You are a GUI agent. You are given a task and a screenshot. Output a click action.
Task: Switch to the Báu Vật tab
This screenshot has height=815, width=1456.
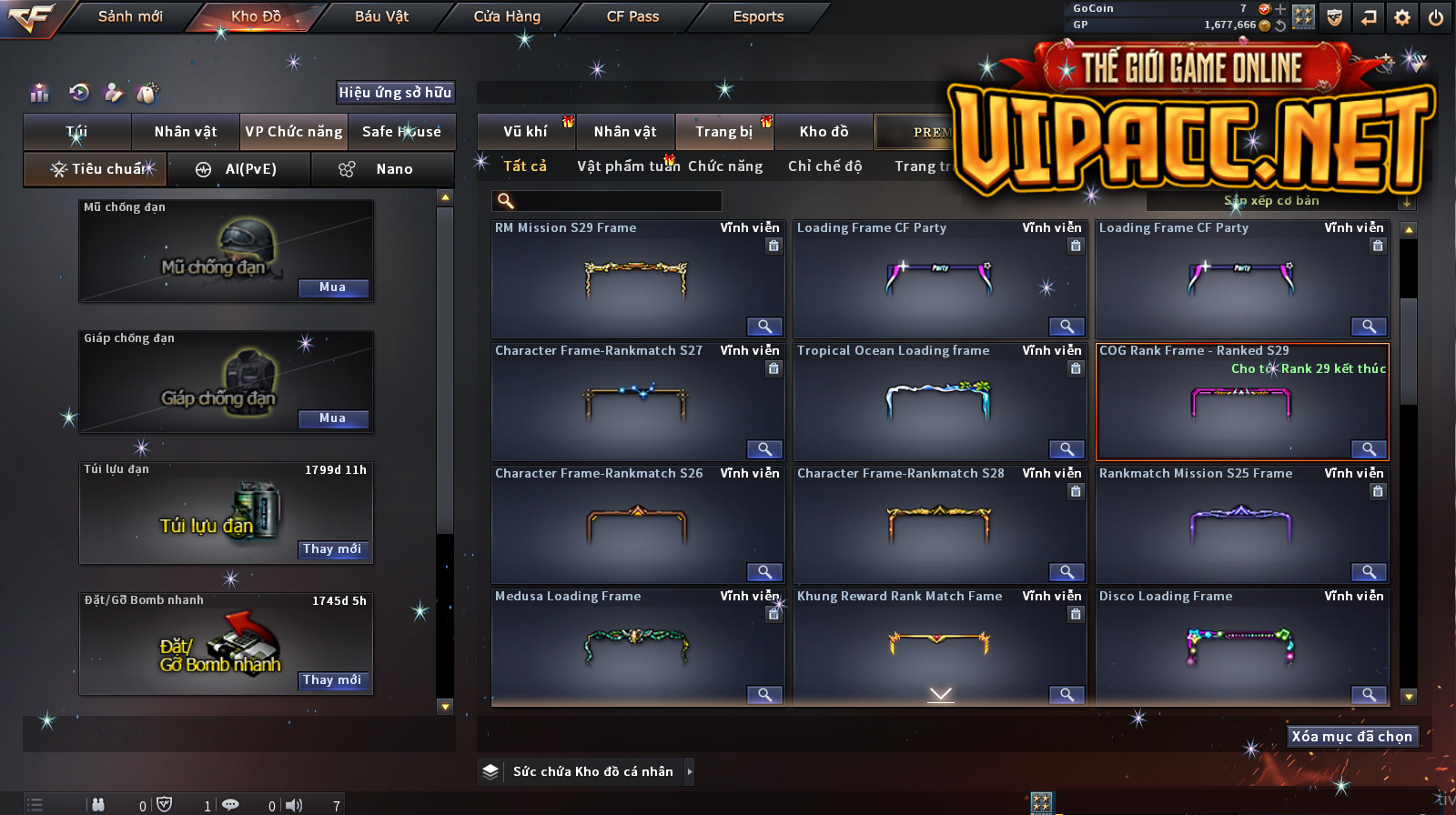381,16
